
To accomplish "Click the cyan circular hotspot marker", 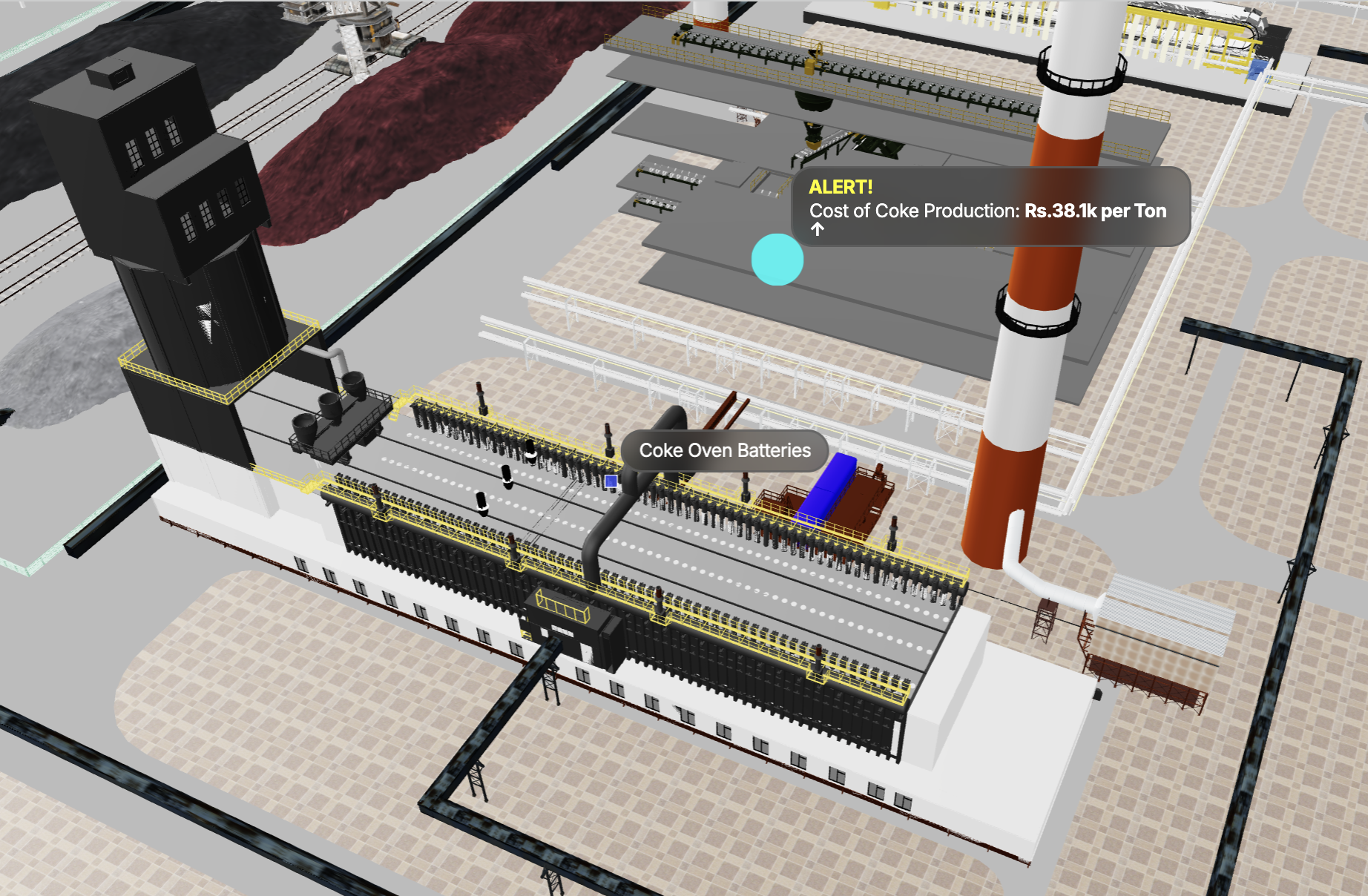I will point(777,260).
